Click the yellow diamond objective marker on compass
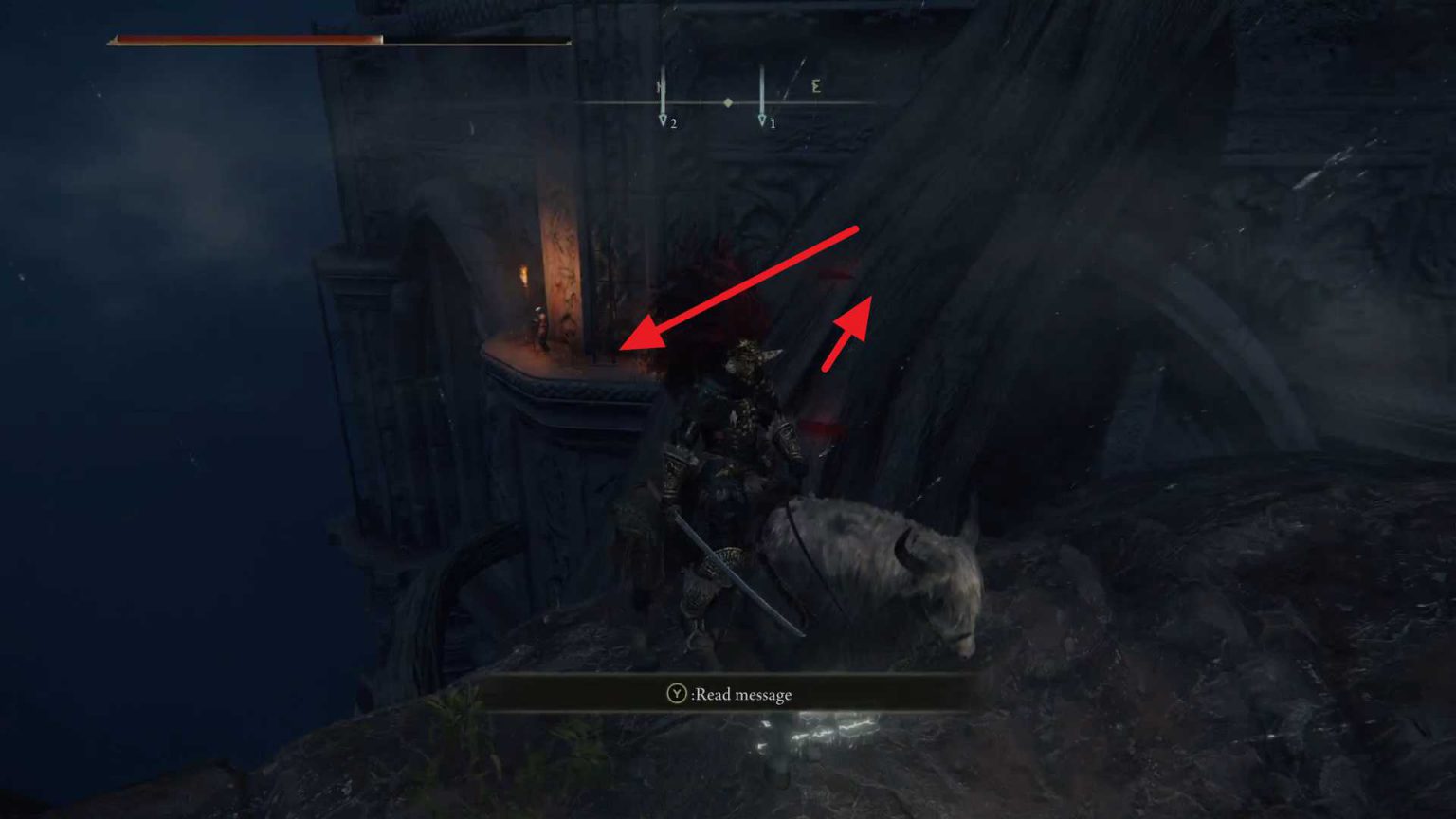 click(728, 102)
